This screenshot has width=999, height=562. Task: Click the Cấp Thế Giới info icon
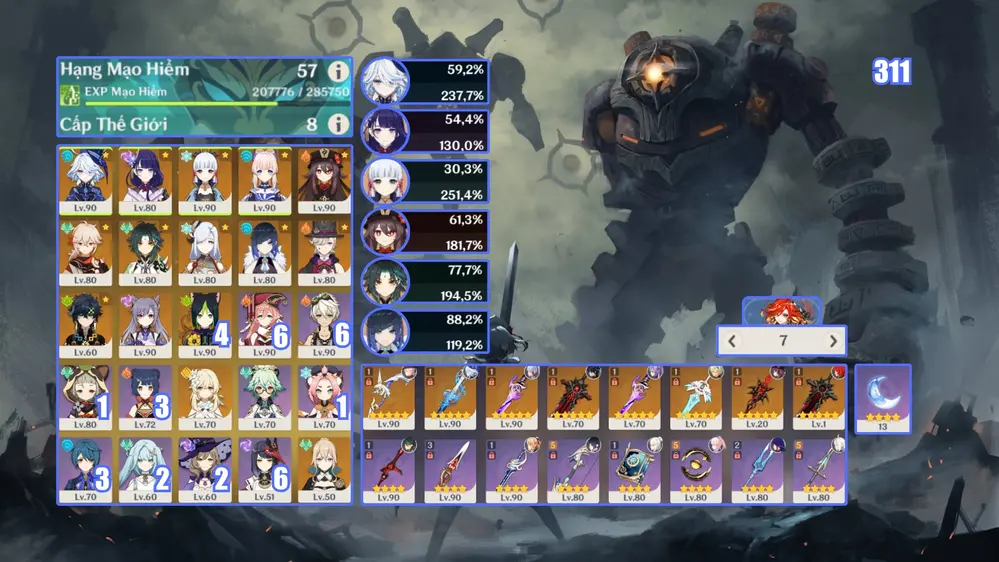point(338,124)
